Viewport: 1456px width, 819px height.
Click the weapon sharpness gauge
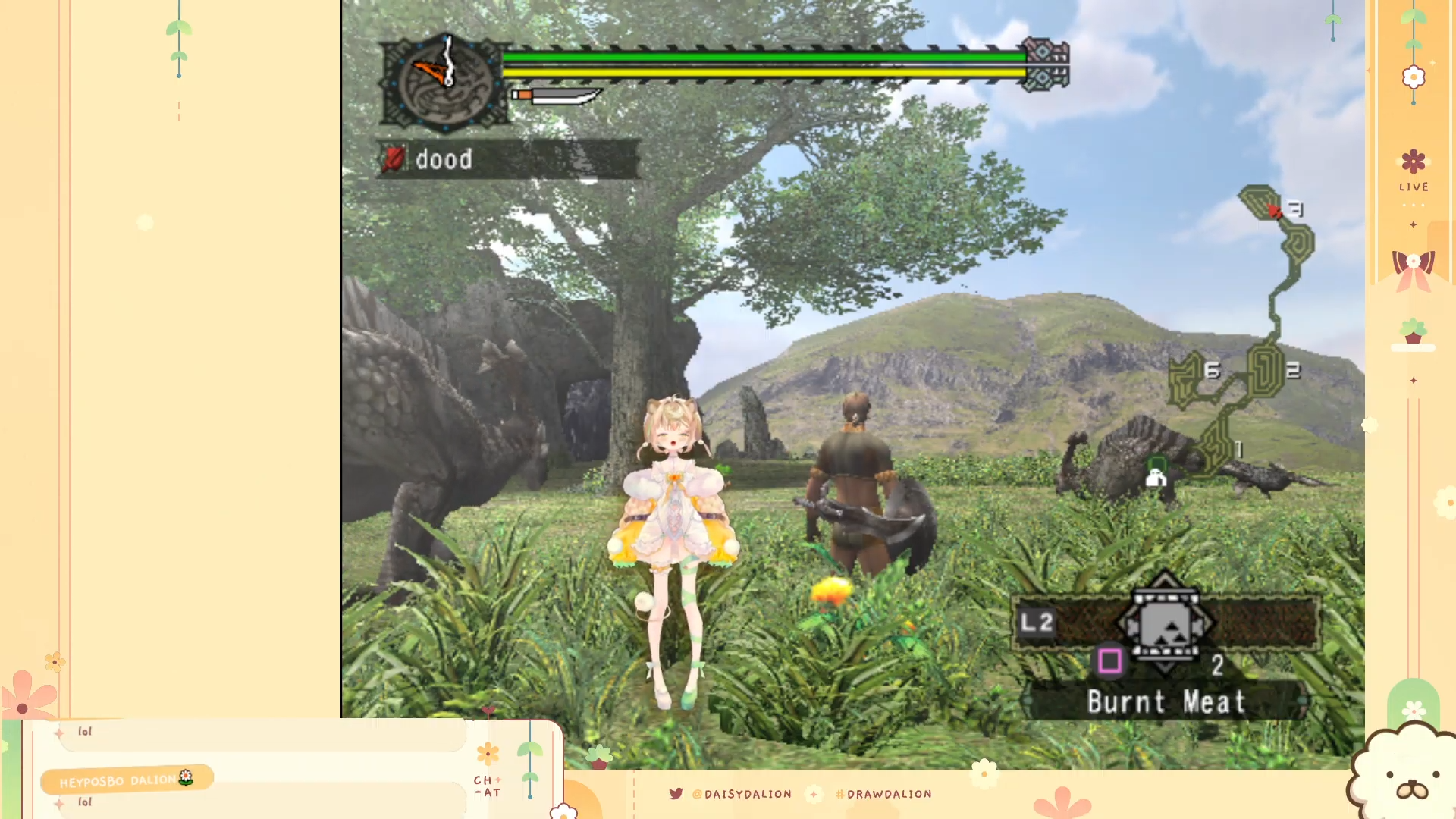[x=556, y=96]
